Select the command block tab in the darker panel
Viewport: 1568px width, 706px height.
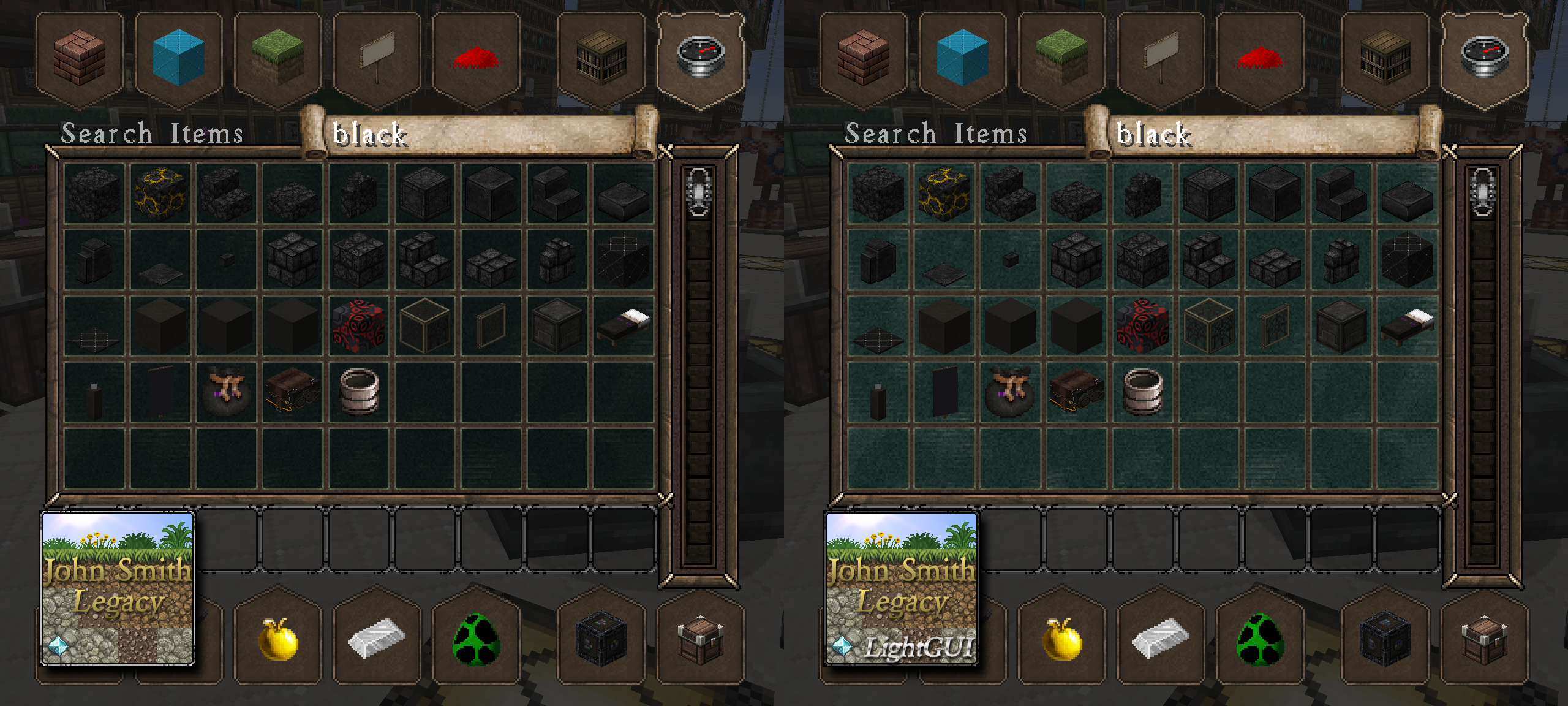[x=601, y=640]
